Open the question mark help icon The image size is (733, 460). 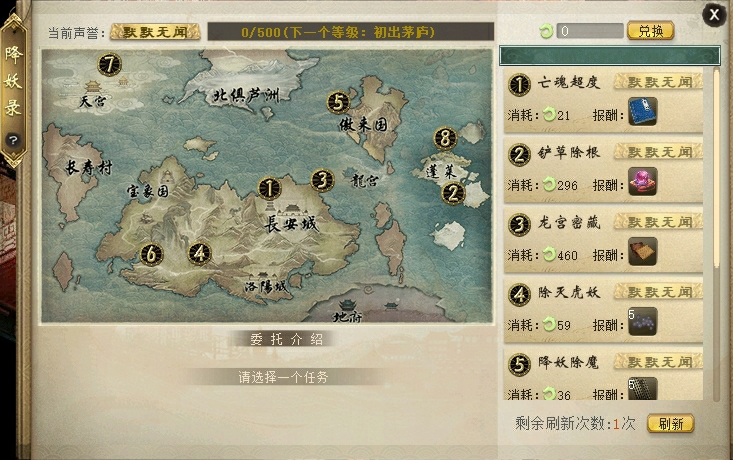click(13, 141)
